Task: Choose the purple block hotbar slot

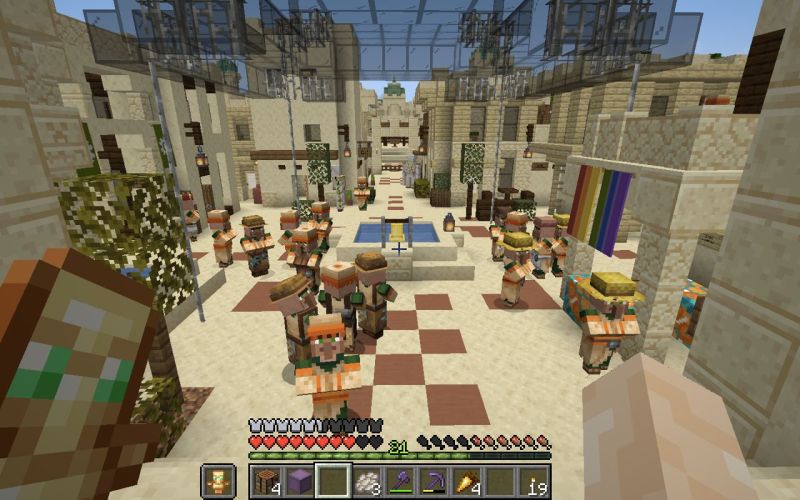Action: (x=299, y=481)
